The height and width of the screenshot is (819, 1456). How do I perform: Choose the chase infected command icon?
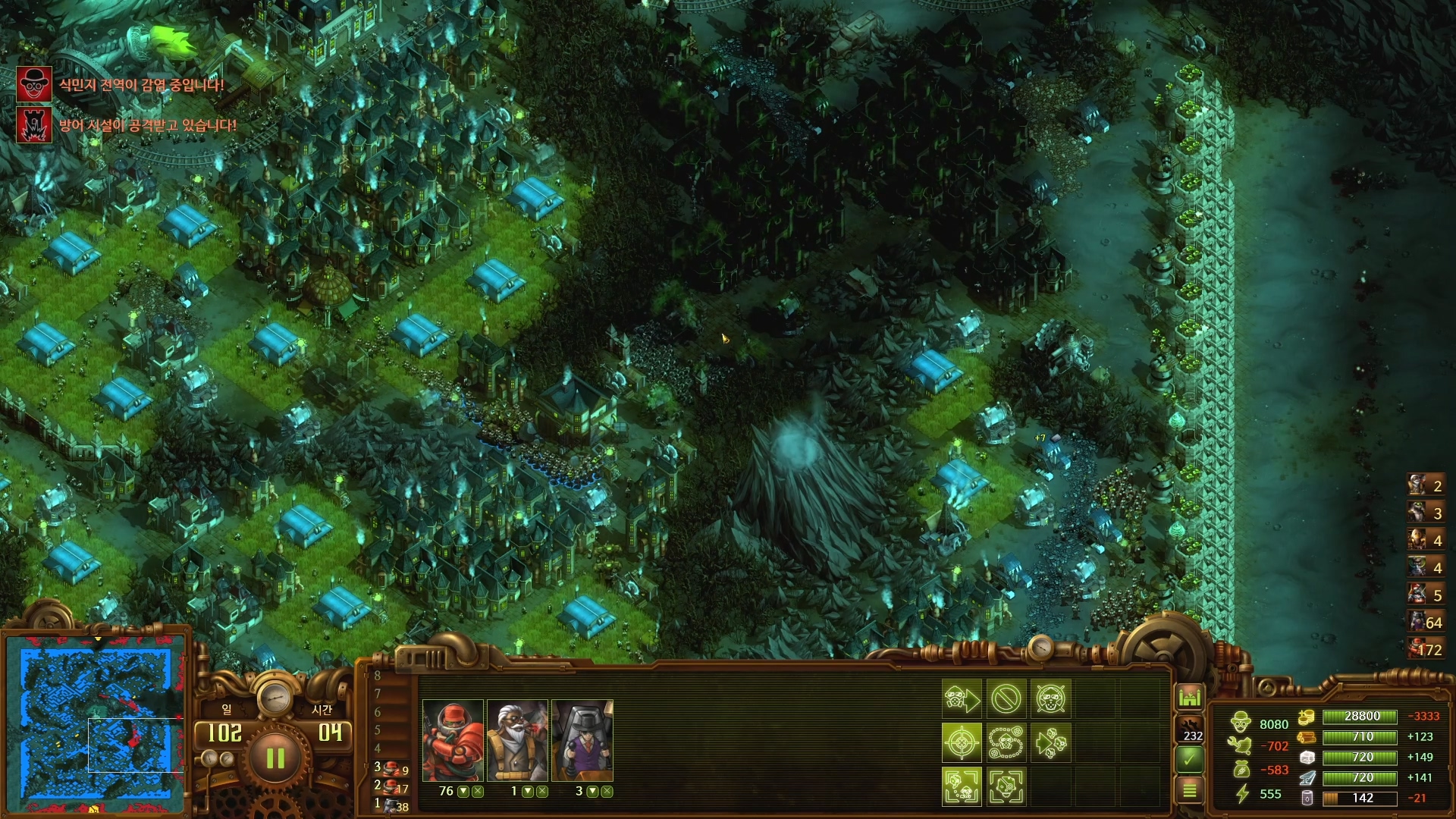(x=1050, y=742)
